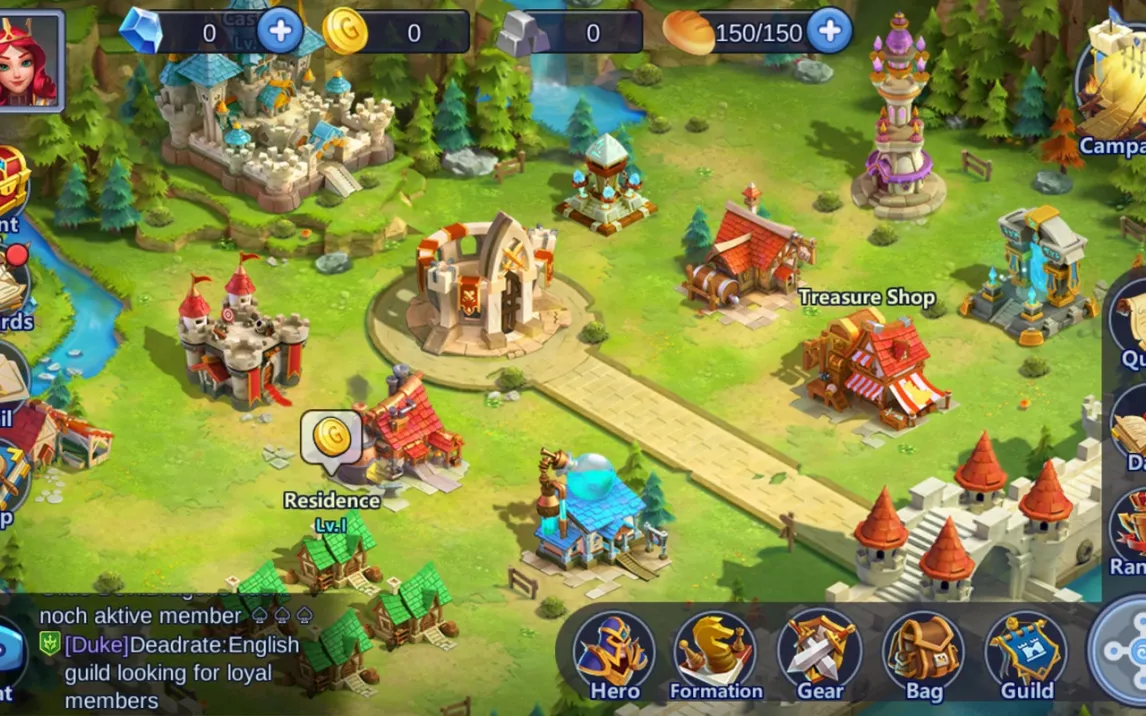Collect gold from the Residence coin bubble
The width and height of the screenshot is (1146, 716).
331,437
